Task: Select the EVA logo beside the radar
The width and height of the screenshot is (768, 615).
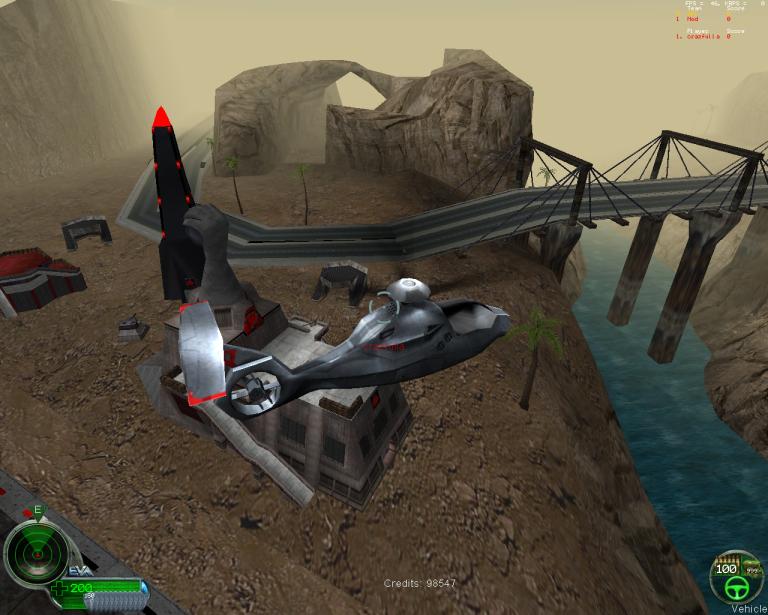Action: click(80, 571)
